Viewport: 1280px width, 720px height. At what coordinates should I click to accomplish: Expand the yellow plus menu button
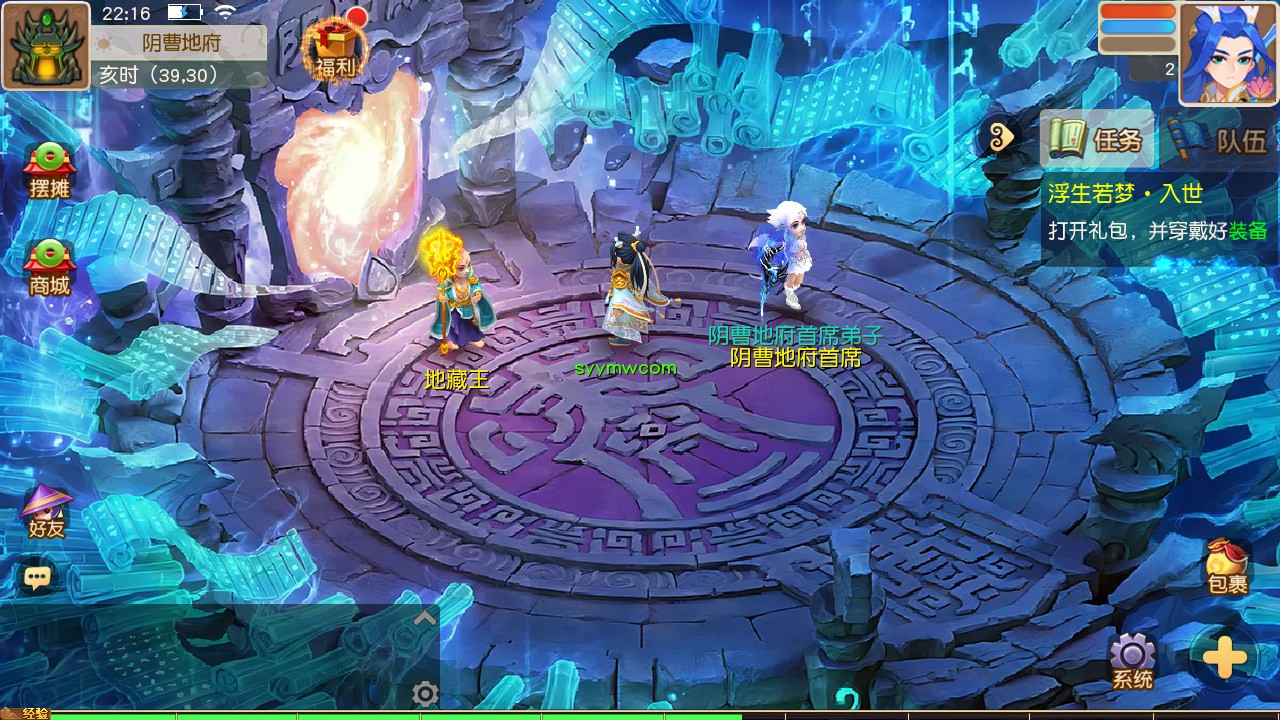coord(1224,658)
